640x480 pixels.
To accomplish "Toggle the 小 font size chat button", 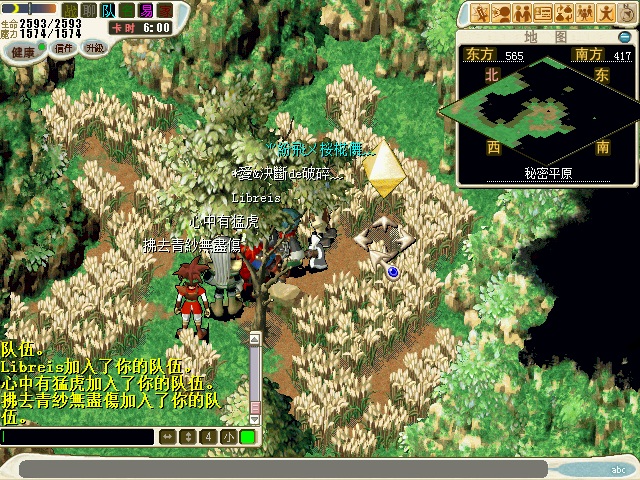I will point(228,437).
